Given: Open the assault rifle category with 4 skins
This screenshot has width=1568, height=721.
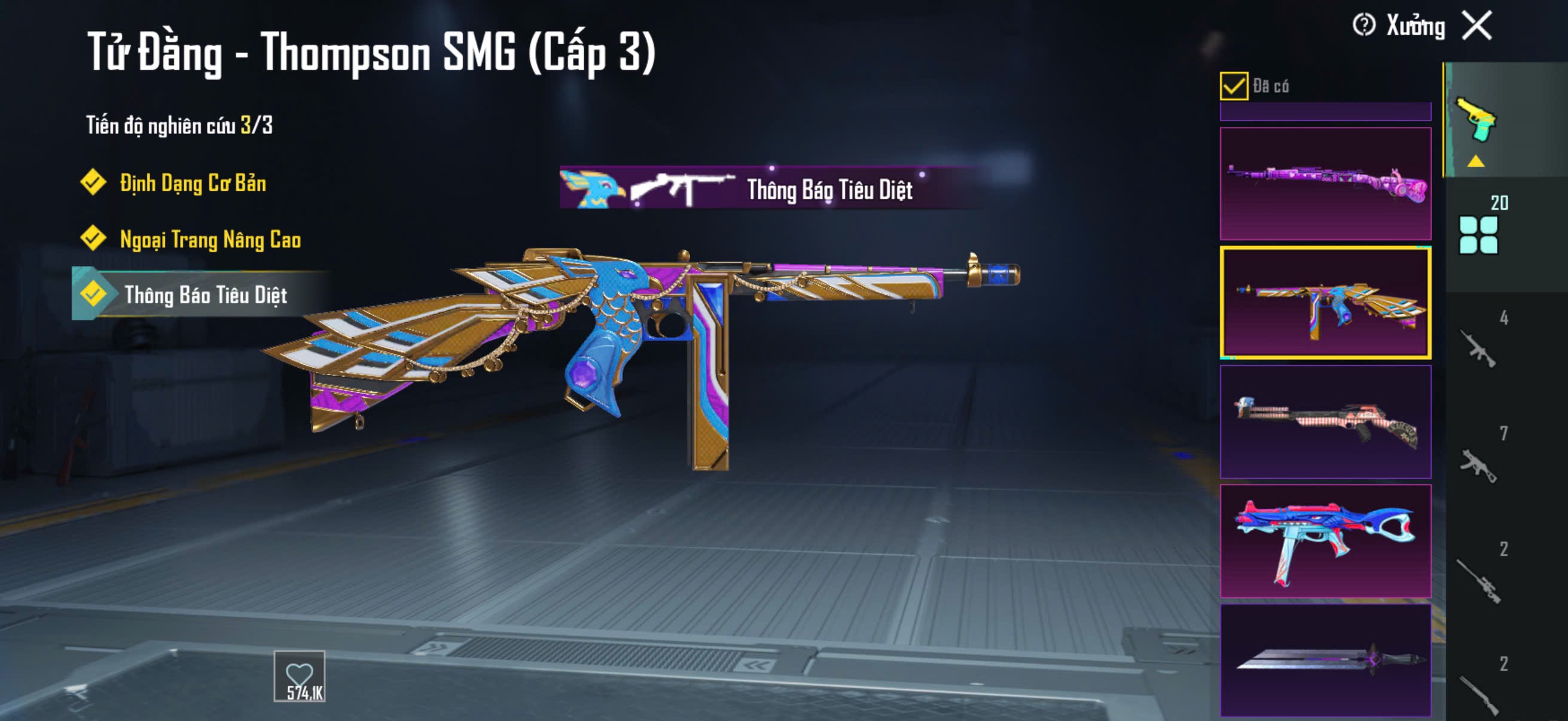Looking at the screenshot, I should 1478,348.
